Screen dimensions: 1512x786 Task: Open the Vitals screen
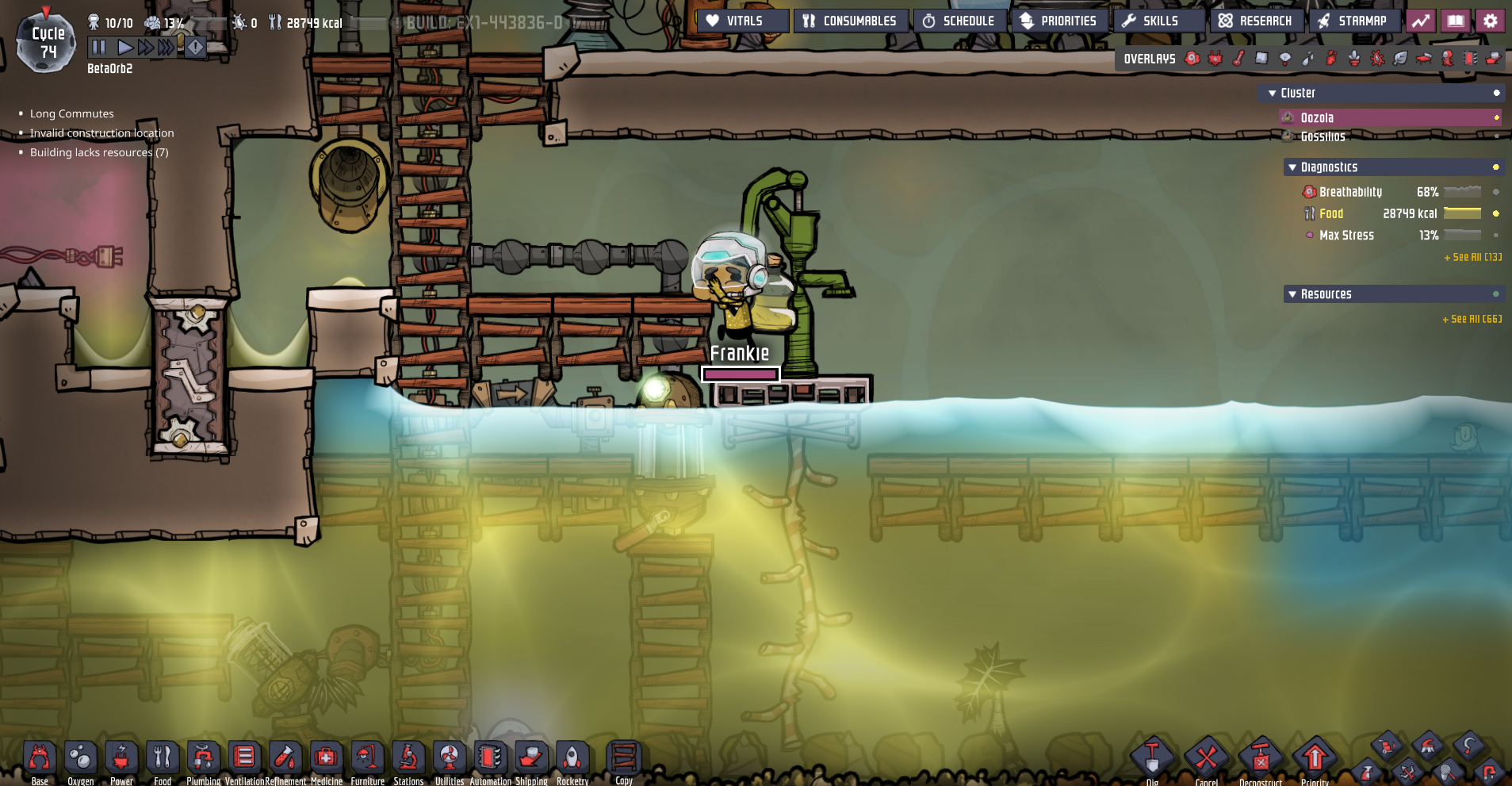coord(741,20)
